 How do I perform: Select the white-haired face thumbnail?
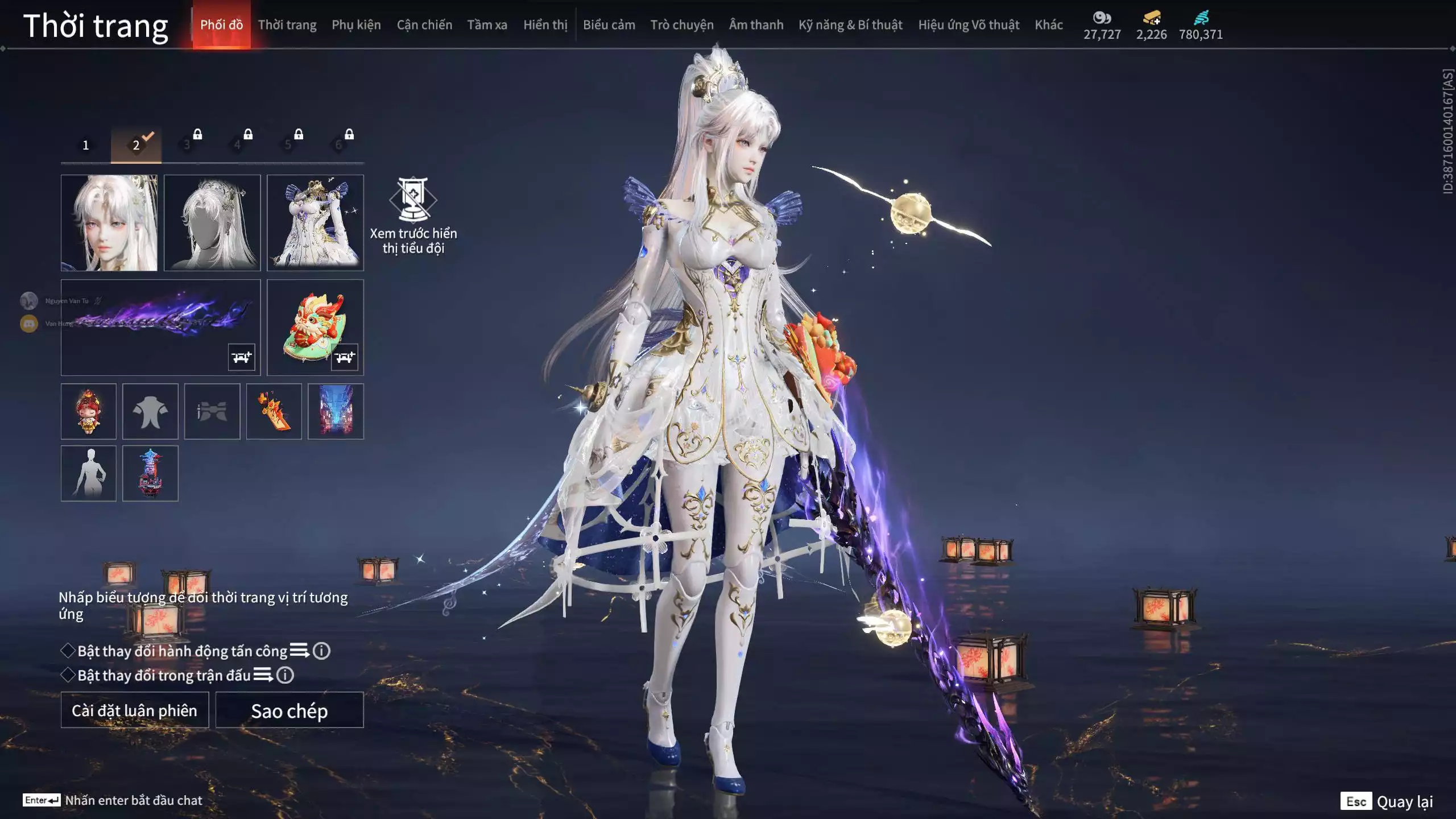[109, 222]
